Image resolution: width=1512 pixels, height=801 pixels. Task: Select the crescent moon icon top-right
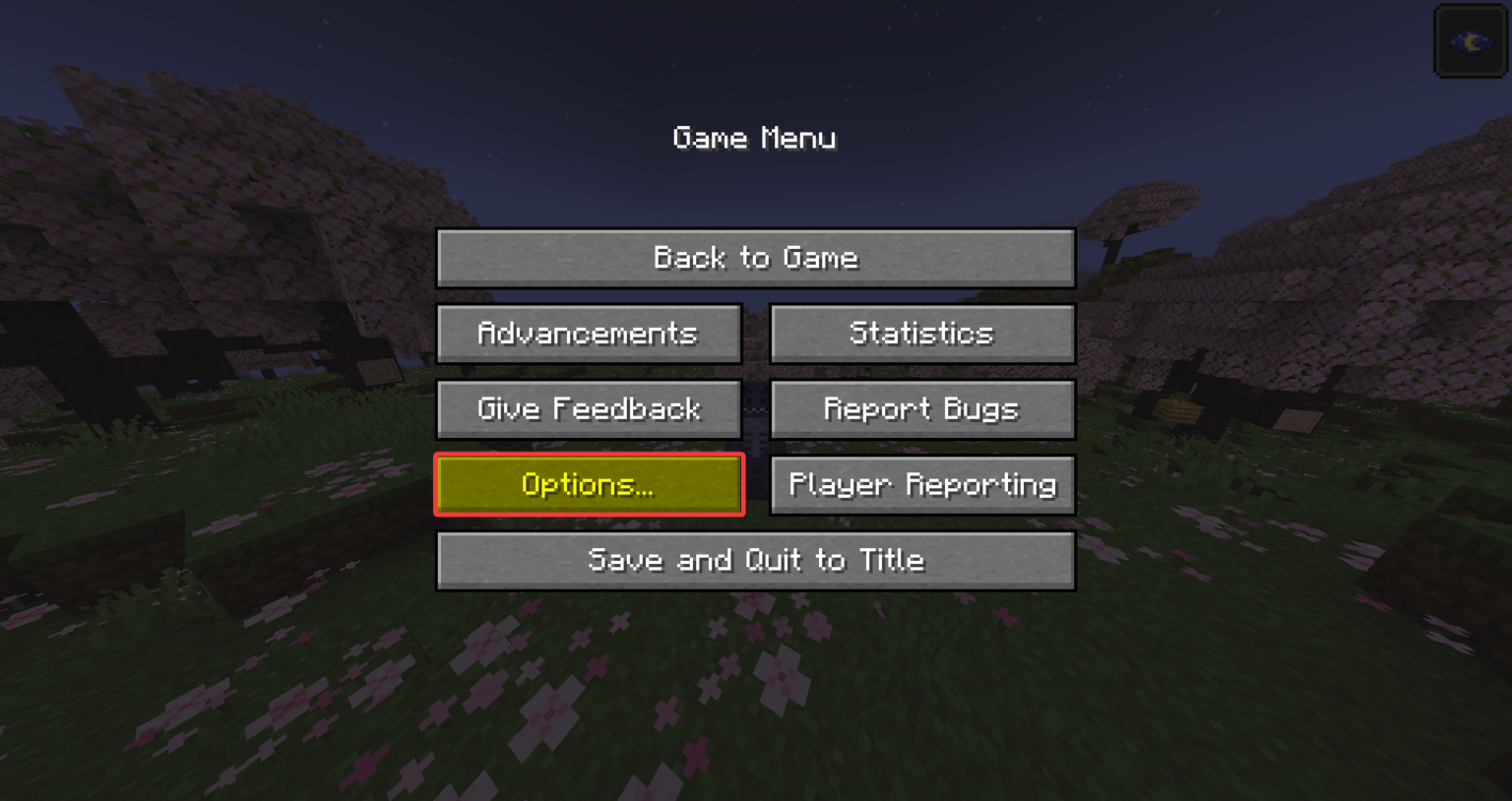(x=1469, y=41)
